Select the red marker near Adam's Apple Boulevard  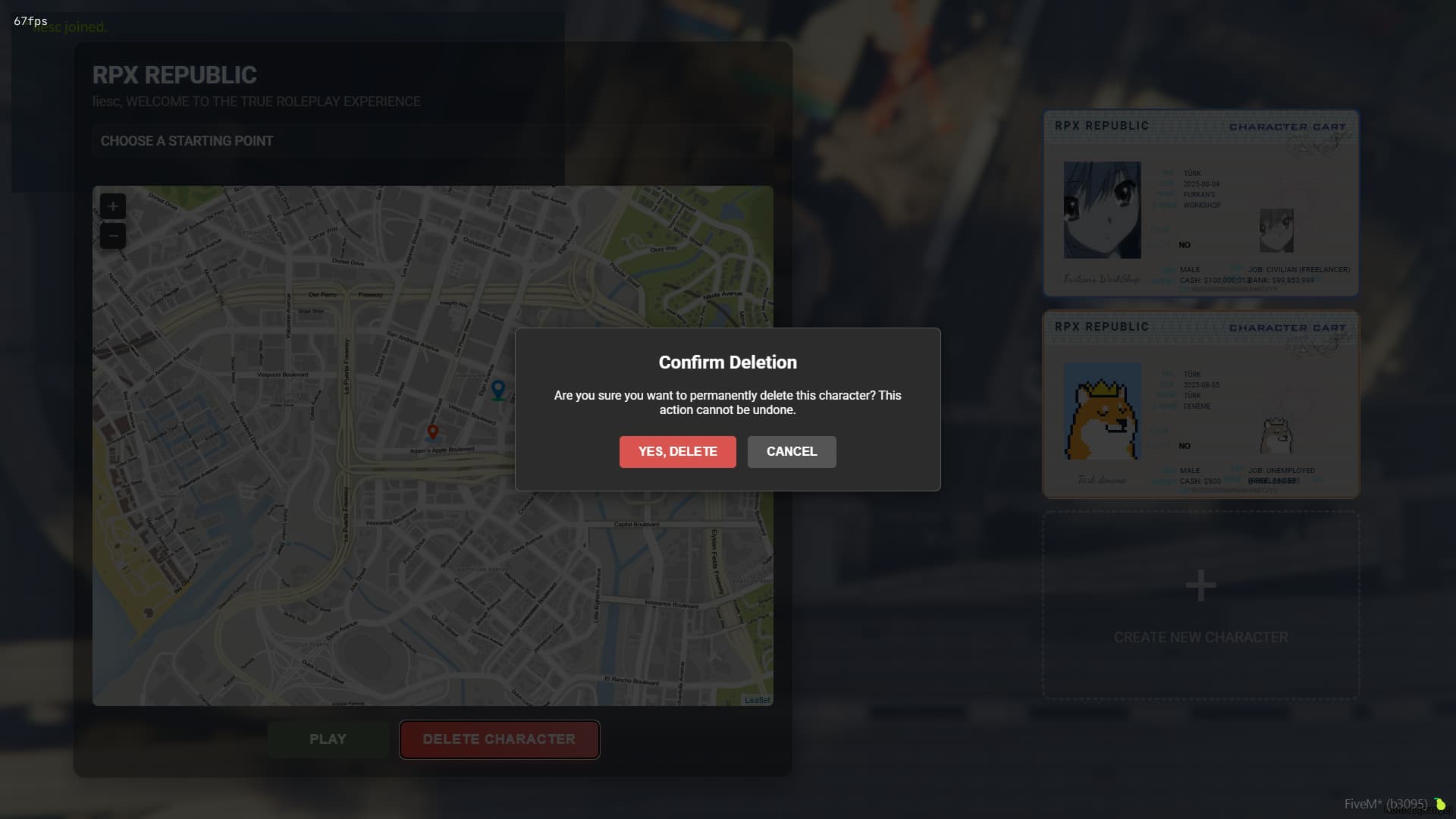[x=432, y=431]
